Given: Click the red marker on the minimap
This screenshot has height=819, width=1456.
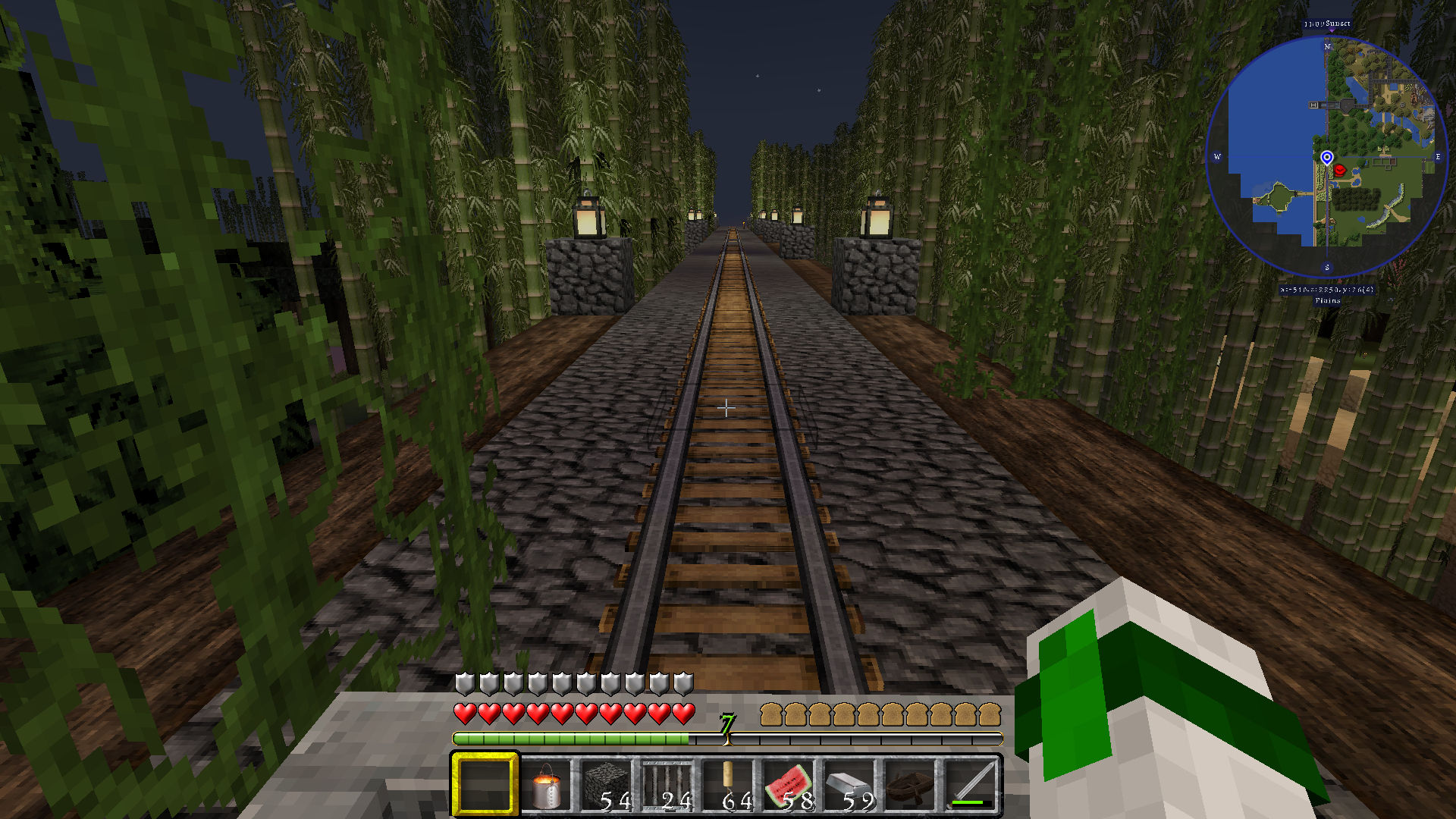Looking at the screenshot, I should click(x=1340, y=171).
